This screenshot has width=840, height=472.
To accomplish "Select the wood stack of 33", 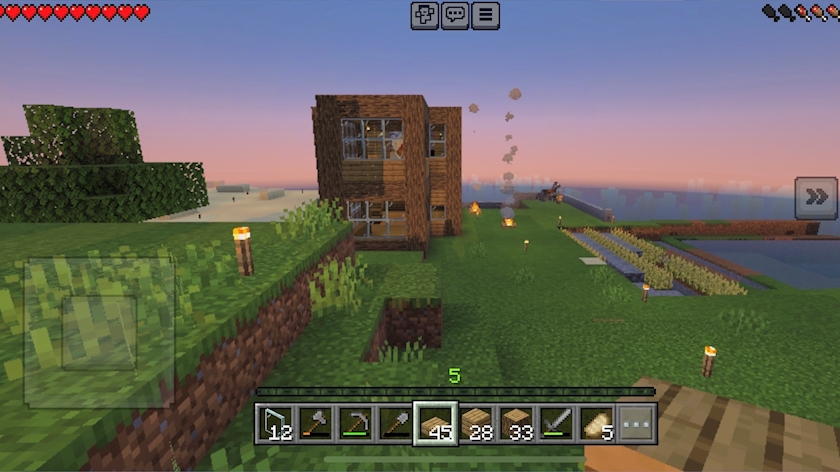I will tap(517, 423).
